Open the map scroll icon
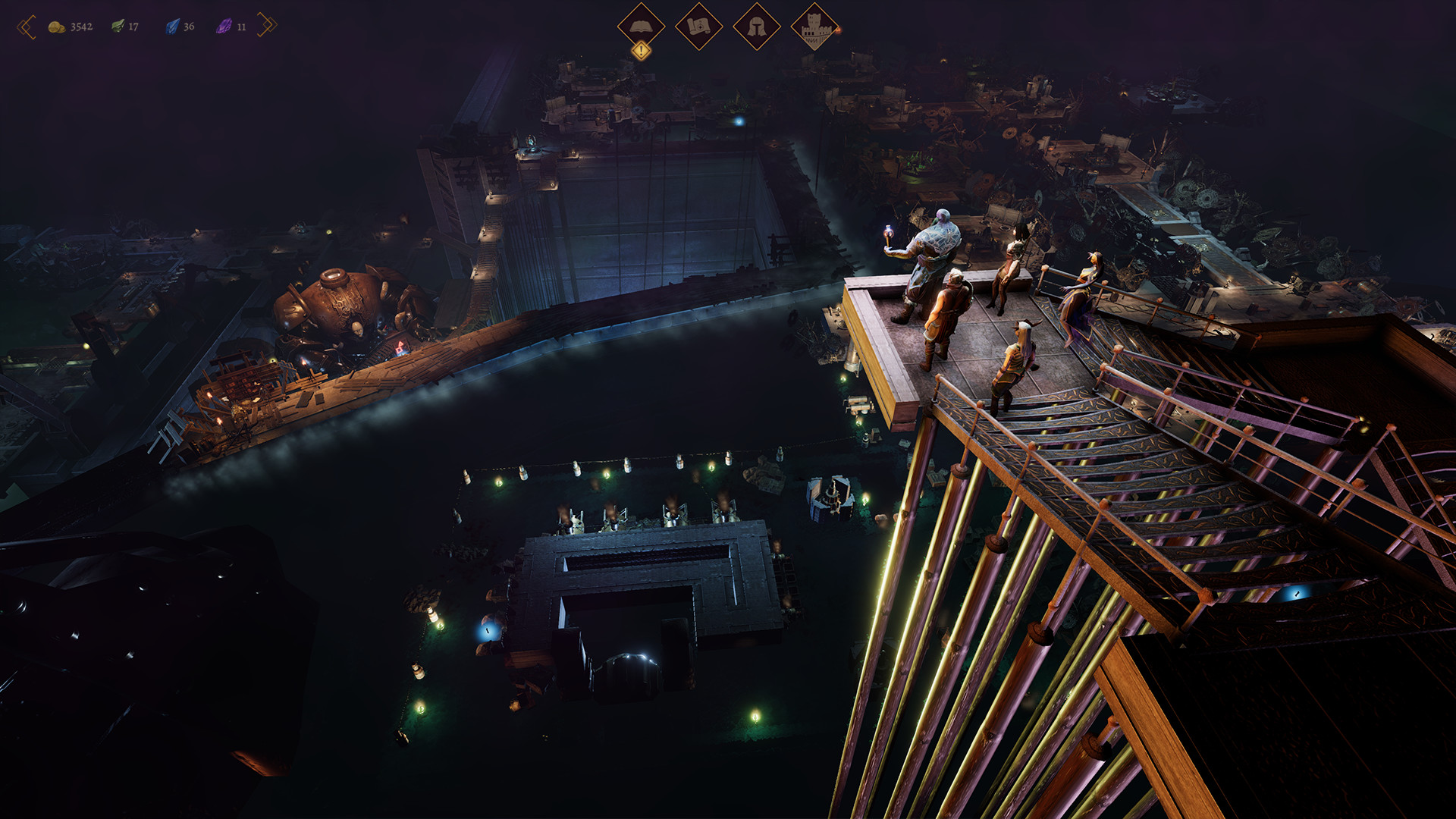Image resolution: width=1456 pixels, height=819 pixels. (698, 26)
